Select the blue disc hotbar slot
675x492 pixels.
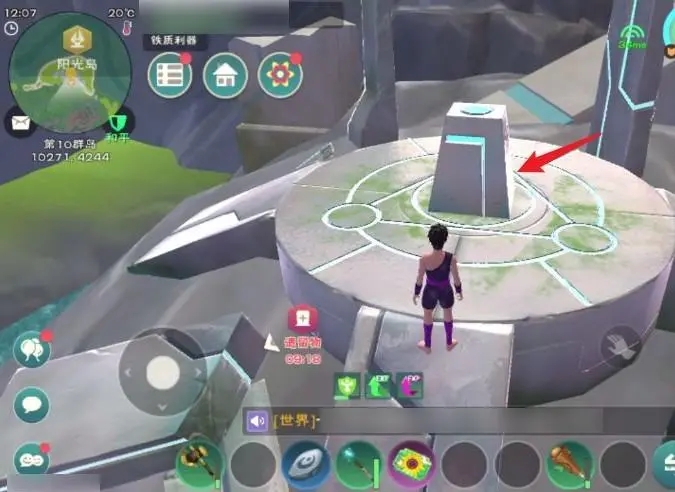pos(304,465)
